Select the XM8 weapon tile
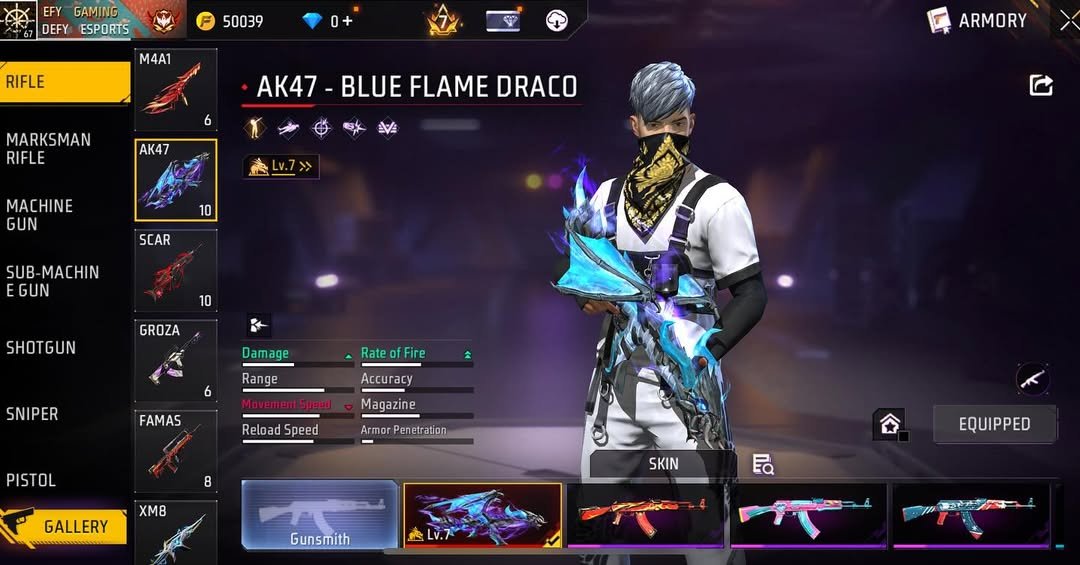The width and height of the screenshot is (1080, 565). click(176, 530)
